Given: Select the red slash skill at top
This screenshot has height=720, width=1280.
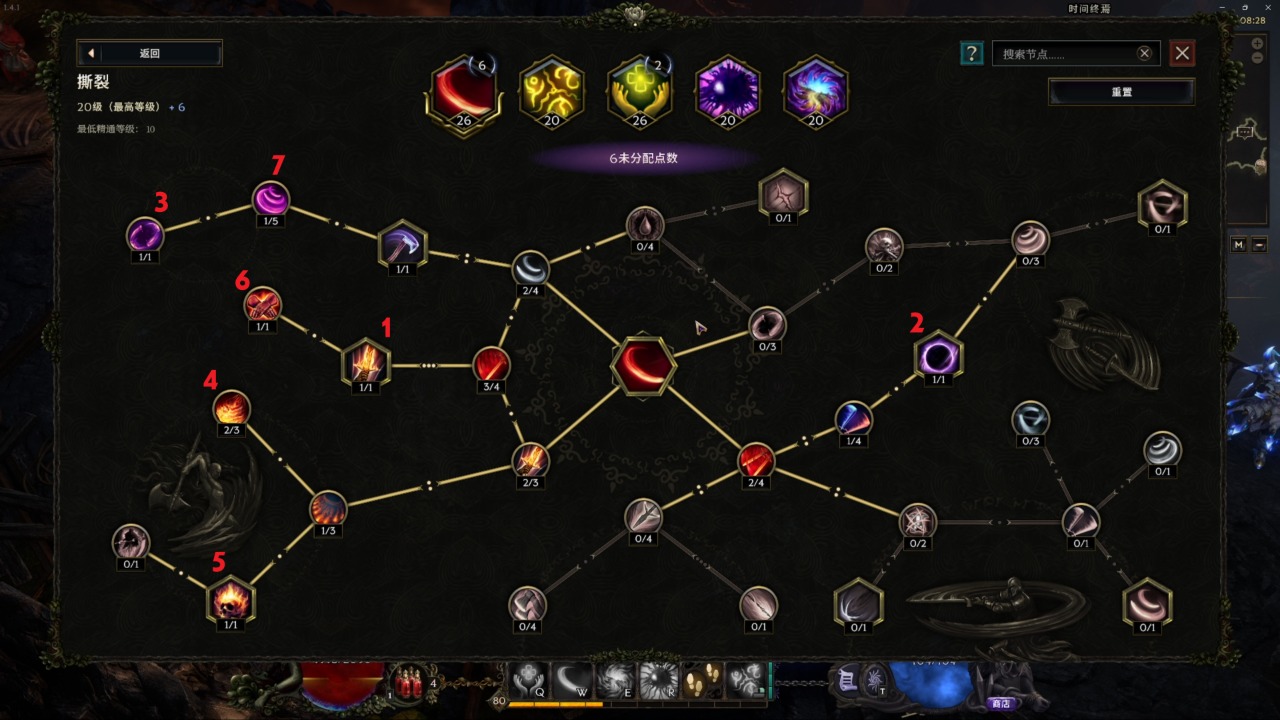Looking at the screenshot, I should click(x=463, y=92).
